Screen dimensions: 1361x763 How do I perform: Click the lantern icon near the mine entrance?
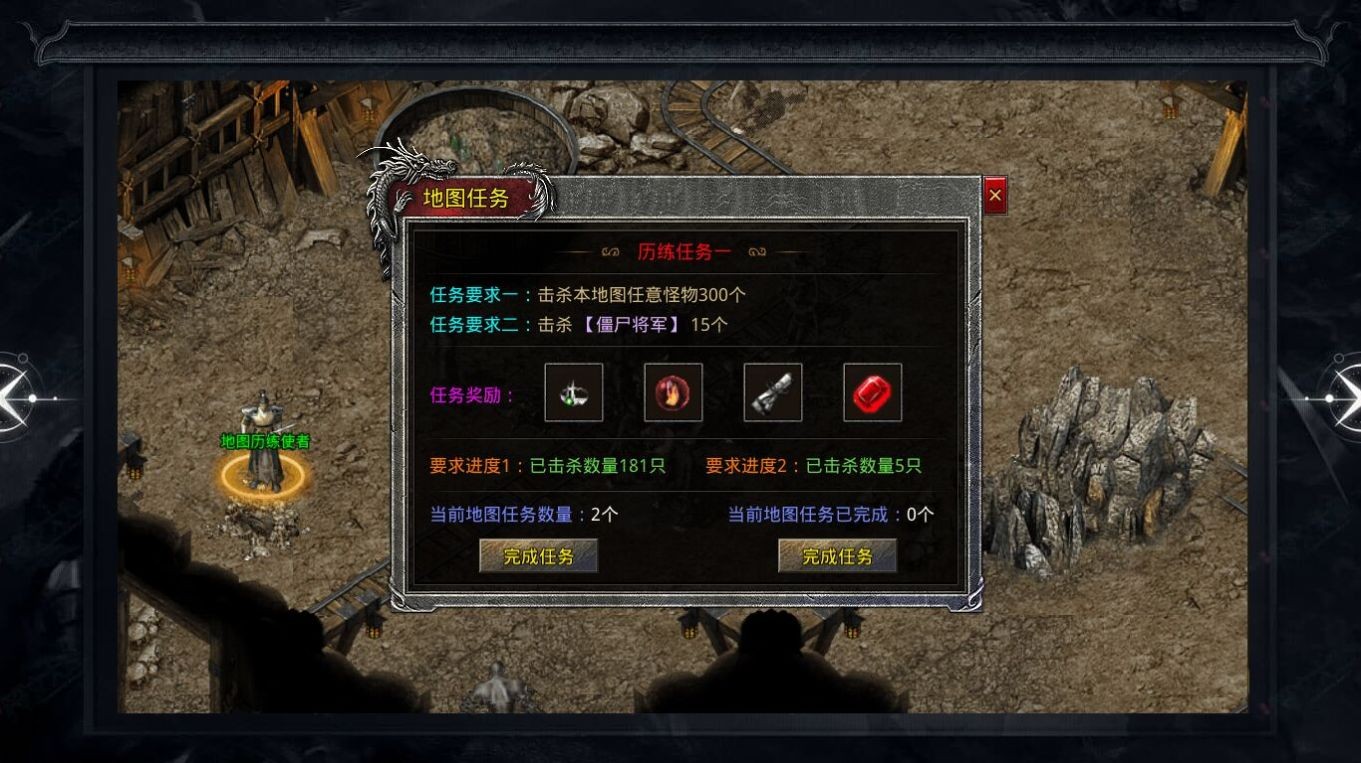coord(370,105)
